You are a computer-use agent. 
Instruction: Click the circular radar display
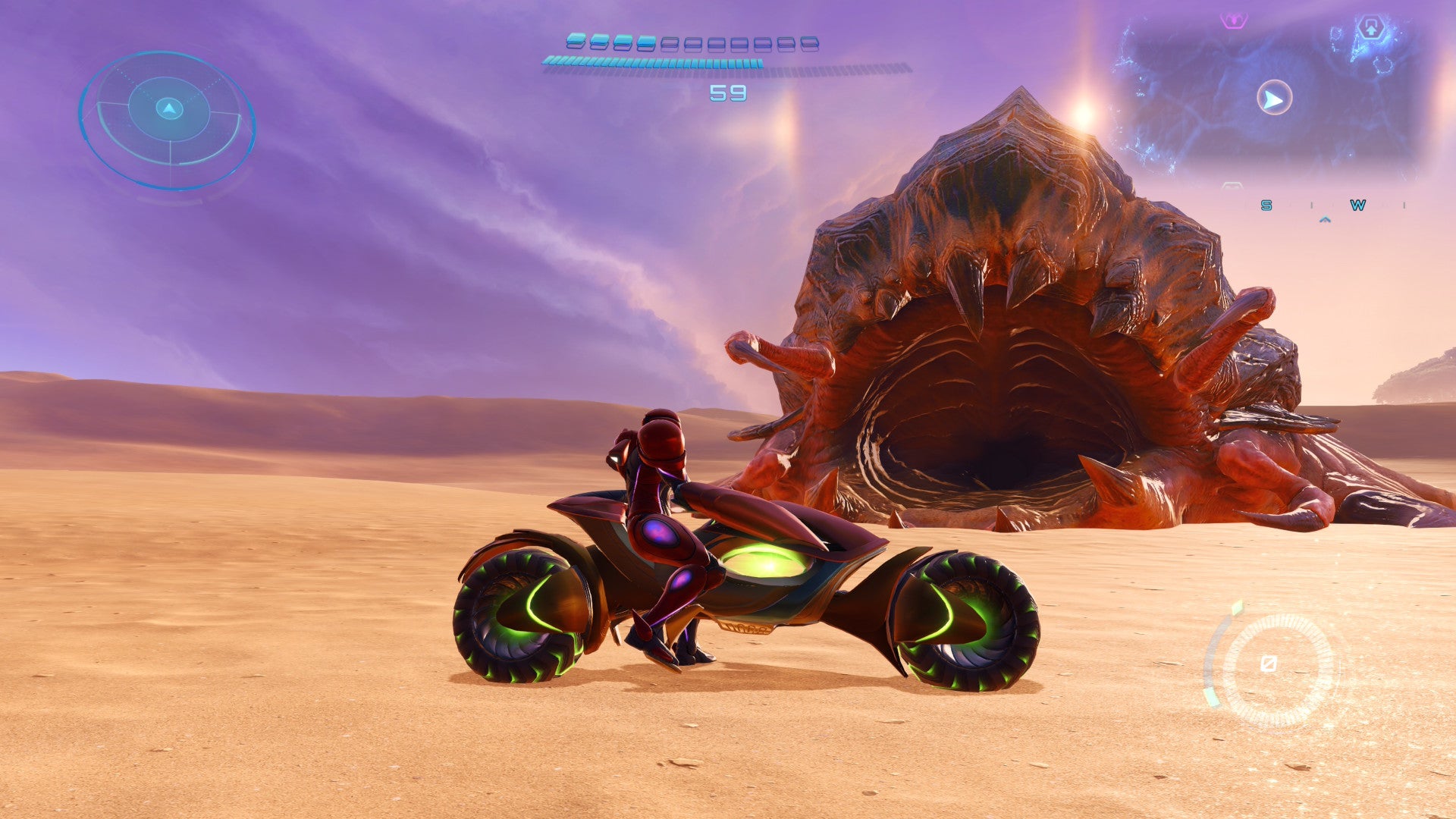168,119
